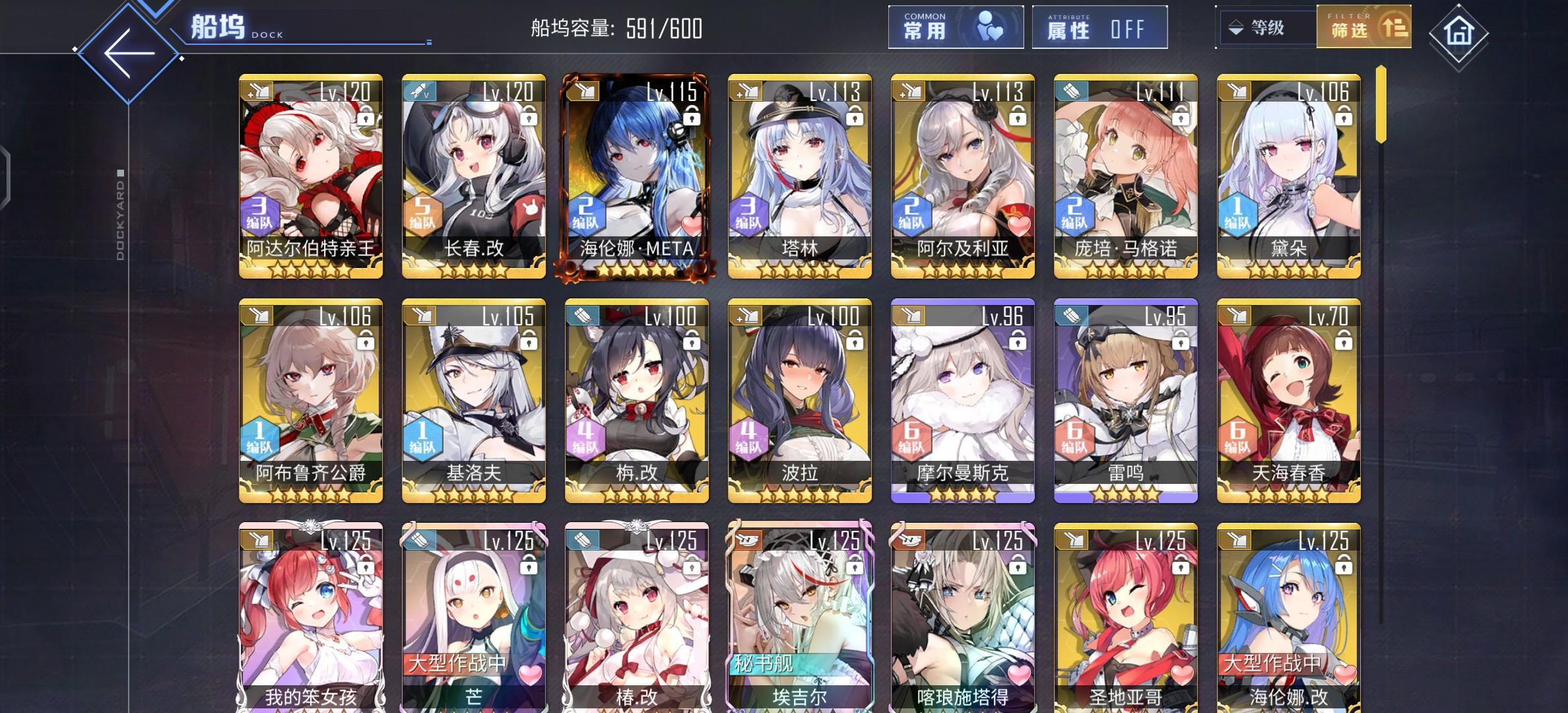
Task: Click the lock icon on 阿达尔伯特亲王 card
Action: tap(368, 117)
